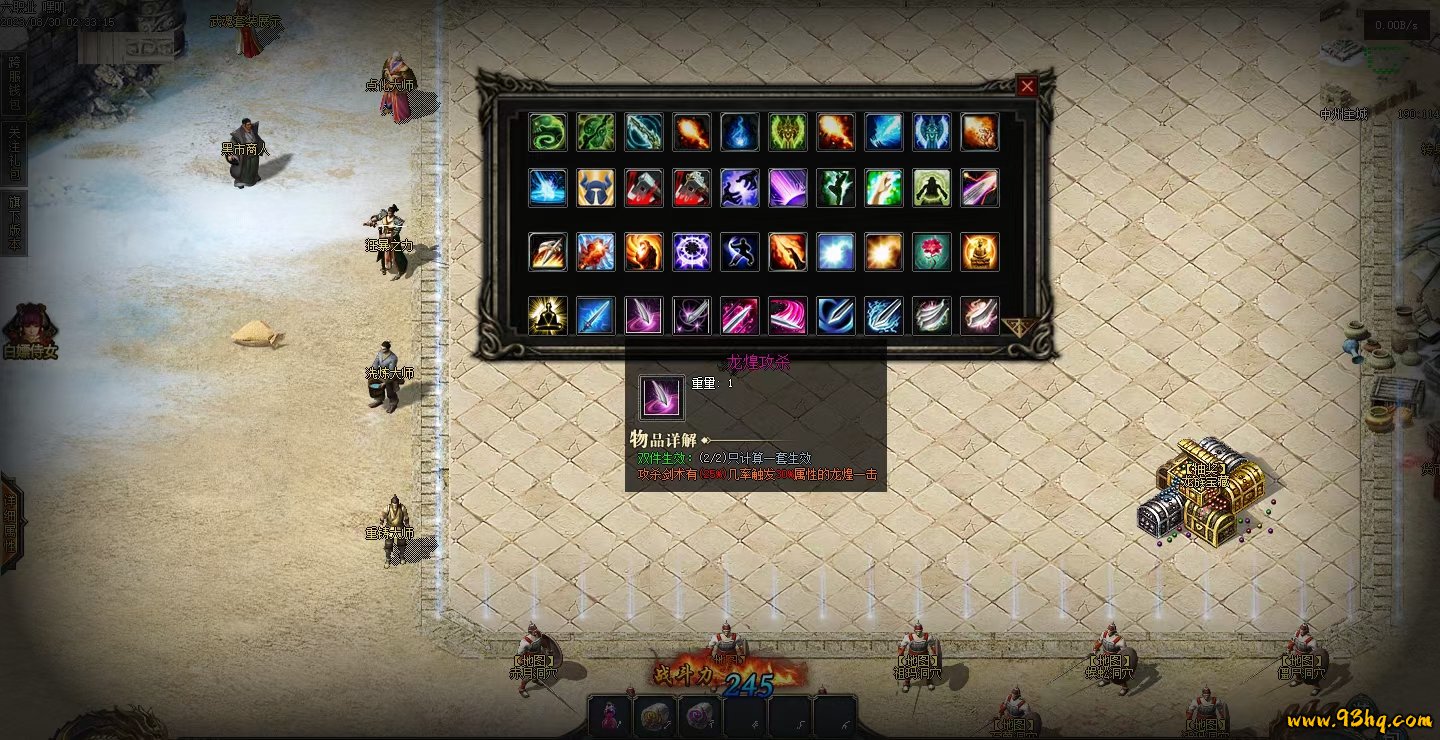Screen dimensions: 1440x740
Task: Choose the purple magic circle skill icon
Action: tap(692, 252)
